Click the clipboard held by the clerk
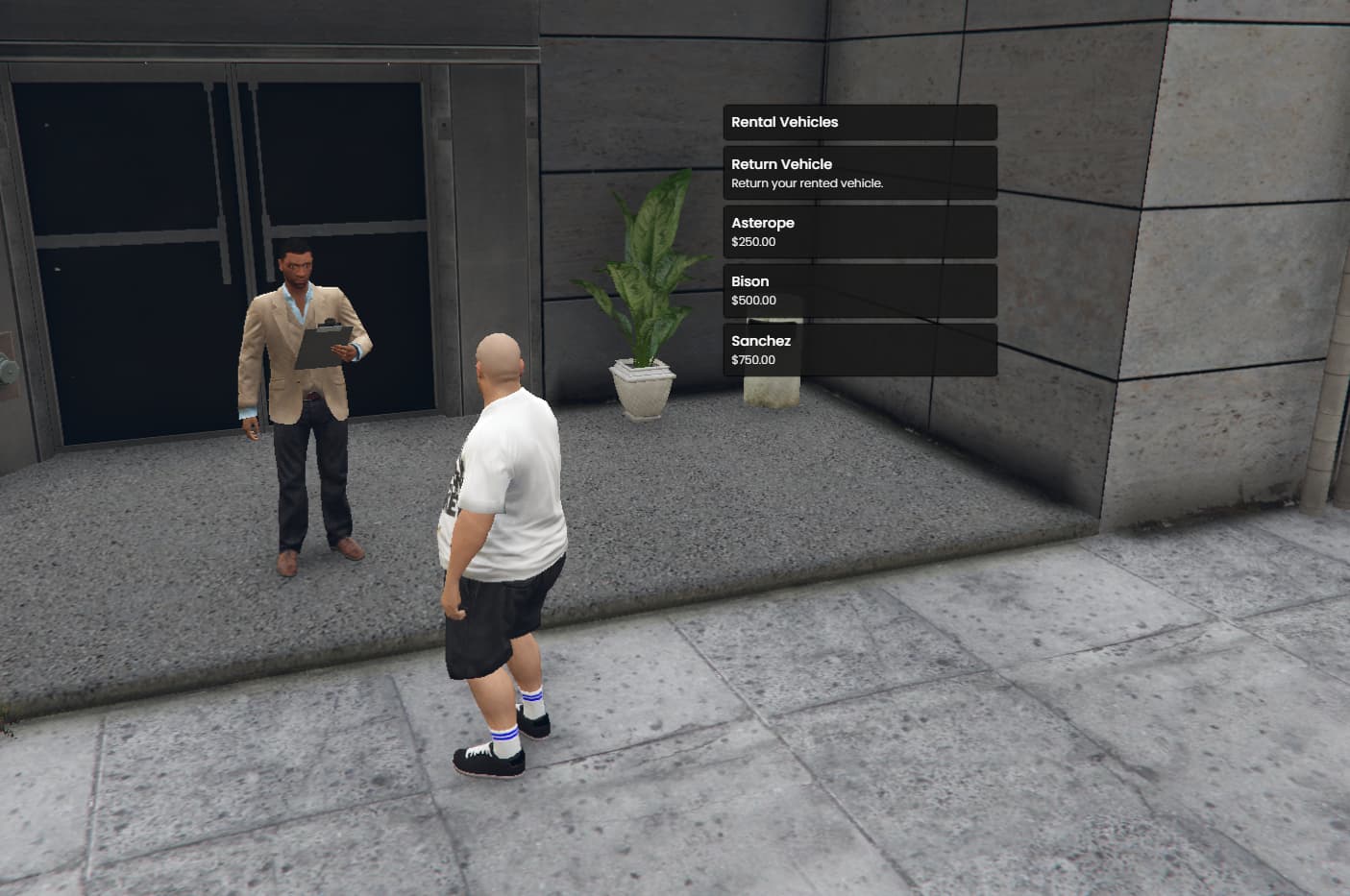The width and height of the screenshot is (1350, 896). tap(327, 346)
